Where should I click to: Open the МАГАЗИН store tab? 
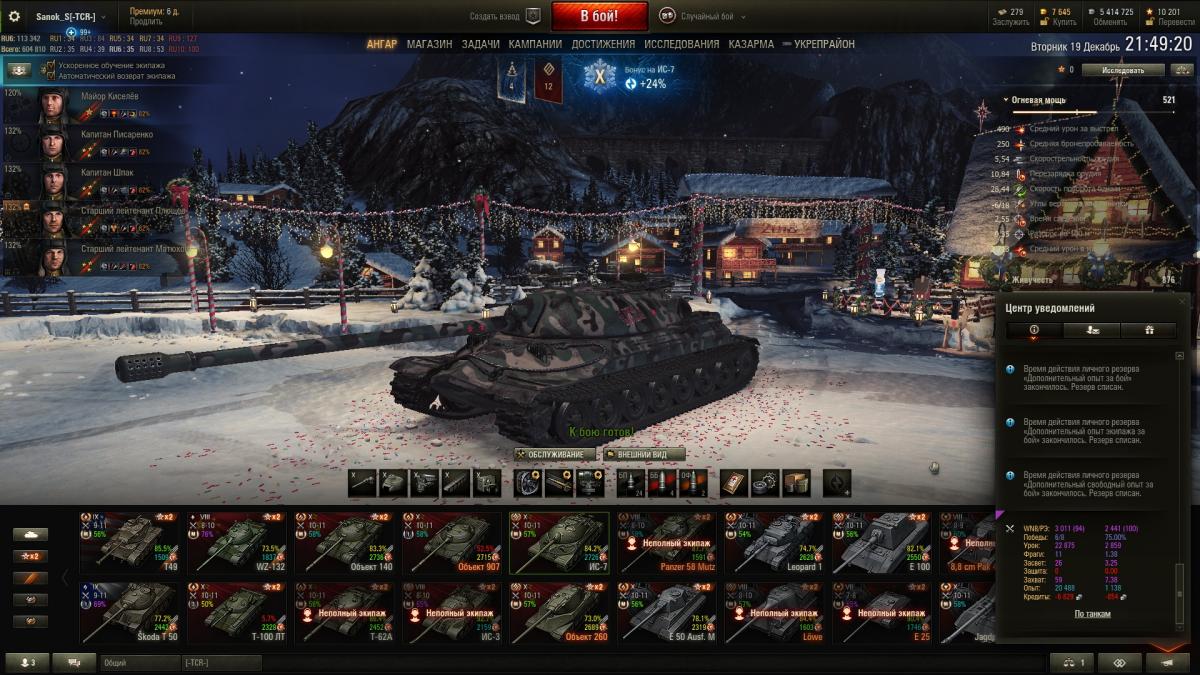429,44
